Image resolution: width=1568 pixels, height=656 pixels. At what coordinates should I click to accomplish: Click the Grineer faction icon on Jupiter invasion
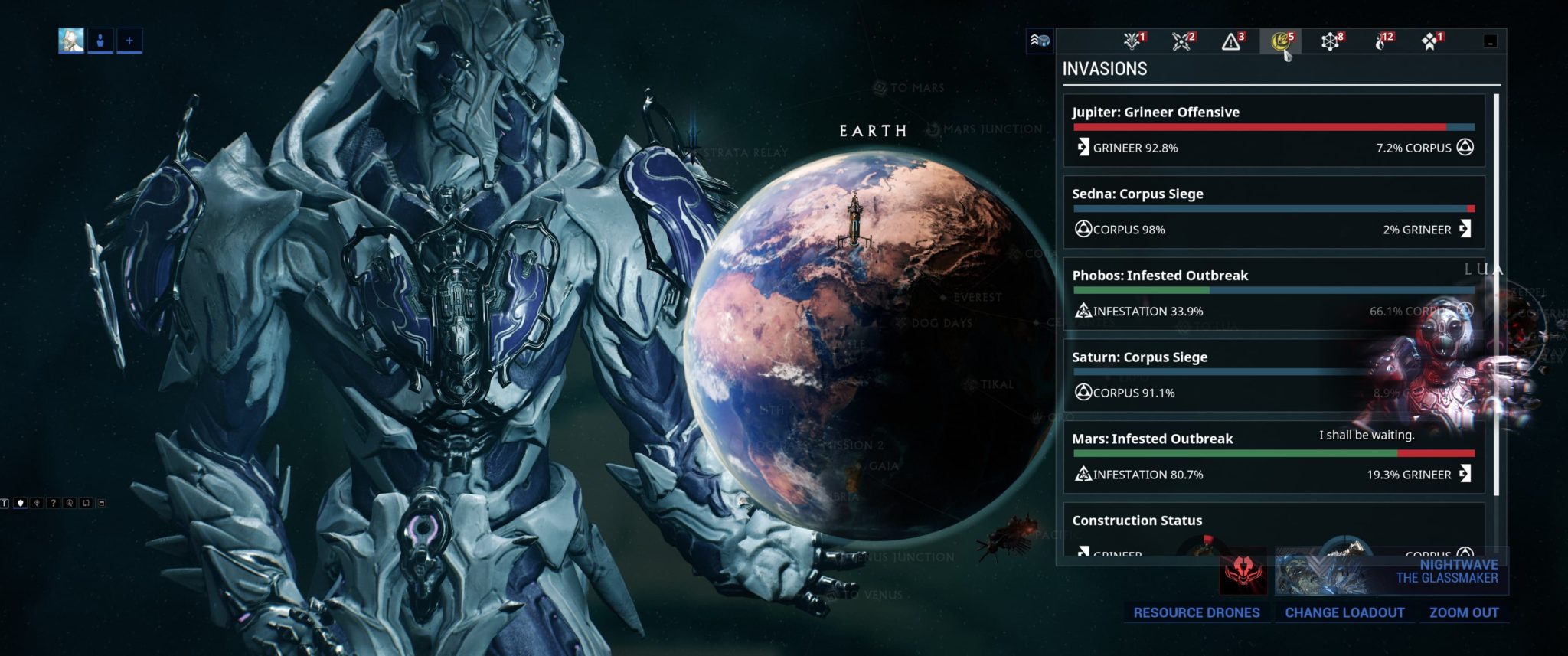click(x=1083, y=148)
